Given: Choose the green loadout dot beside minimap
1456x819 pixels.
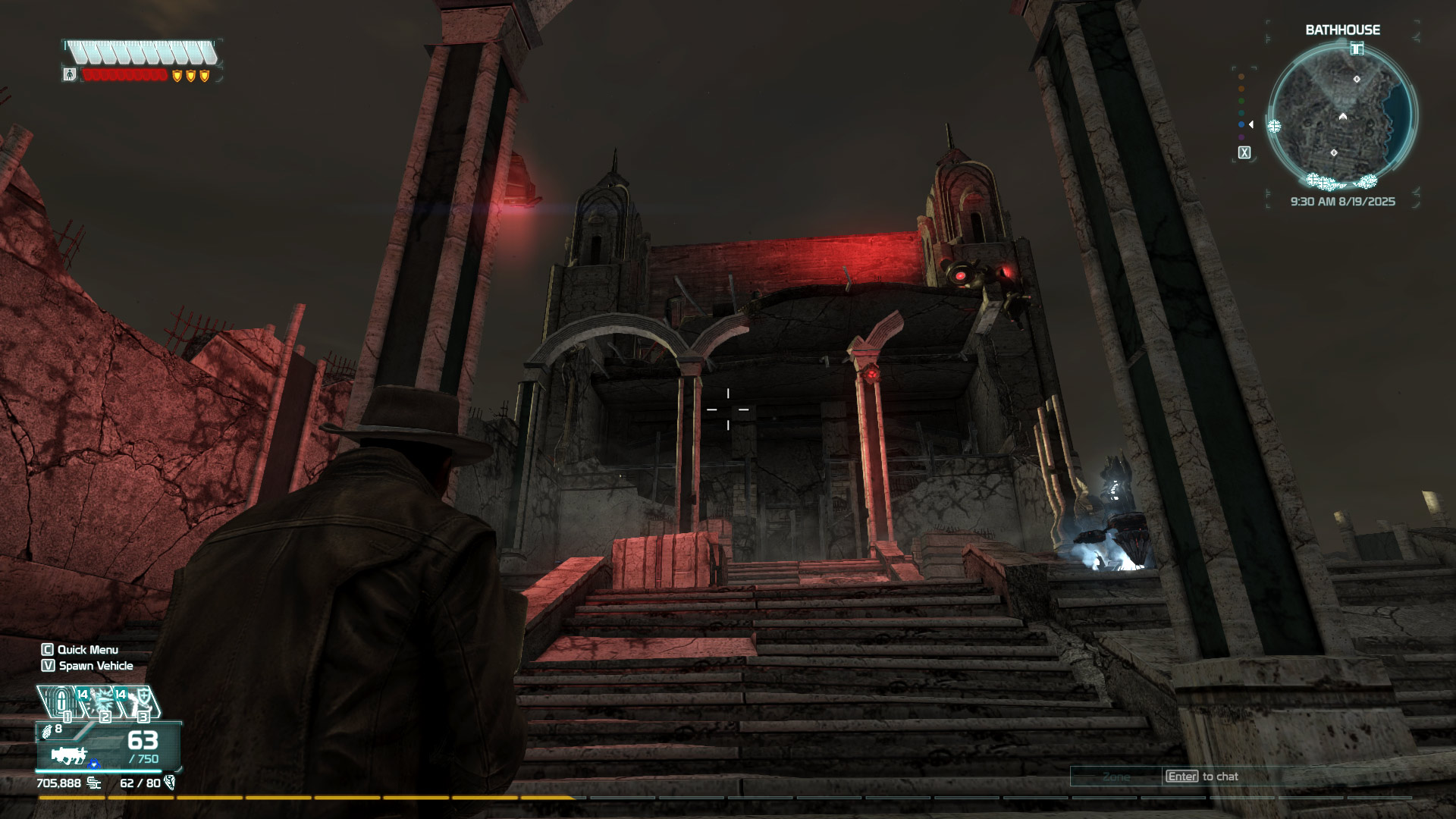Looking at the screenshot, I should [1241, 101].
